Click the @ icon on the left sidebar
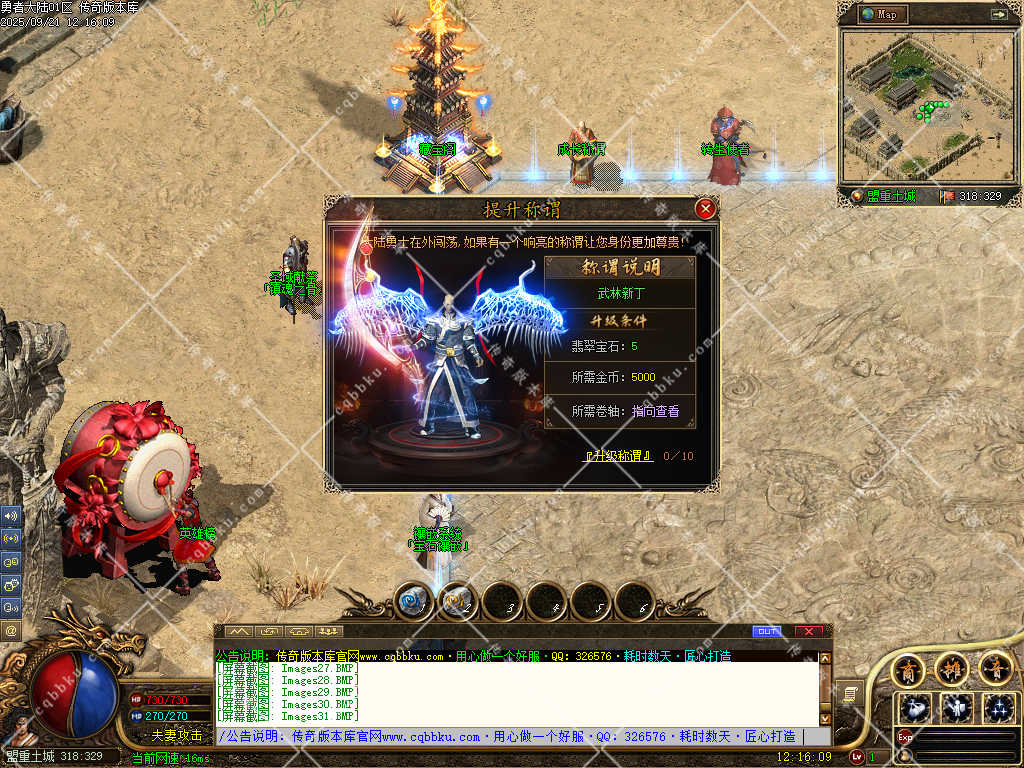 pos(11,631)
